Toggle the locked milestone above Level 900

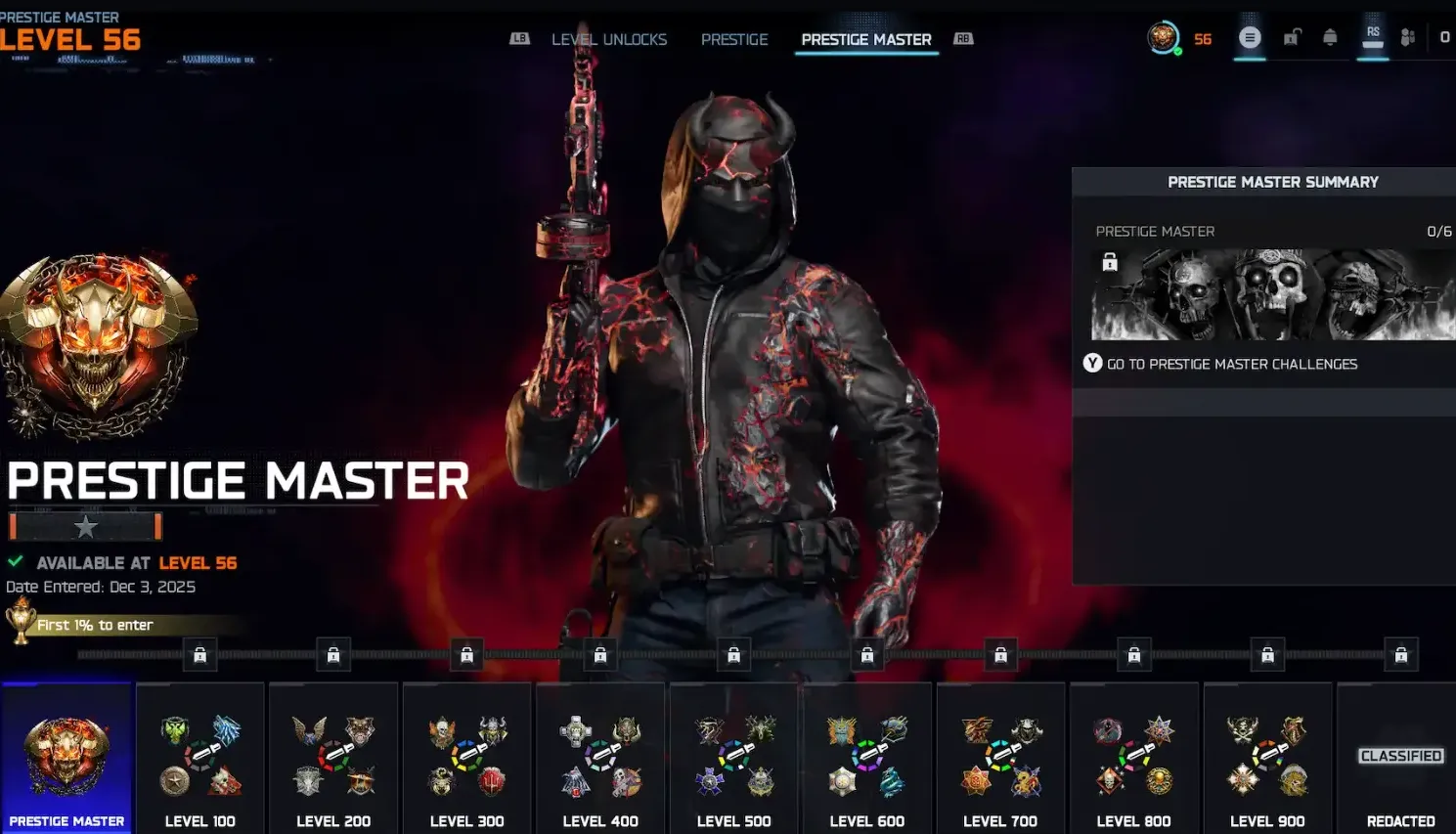1268,654
